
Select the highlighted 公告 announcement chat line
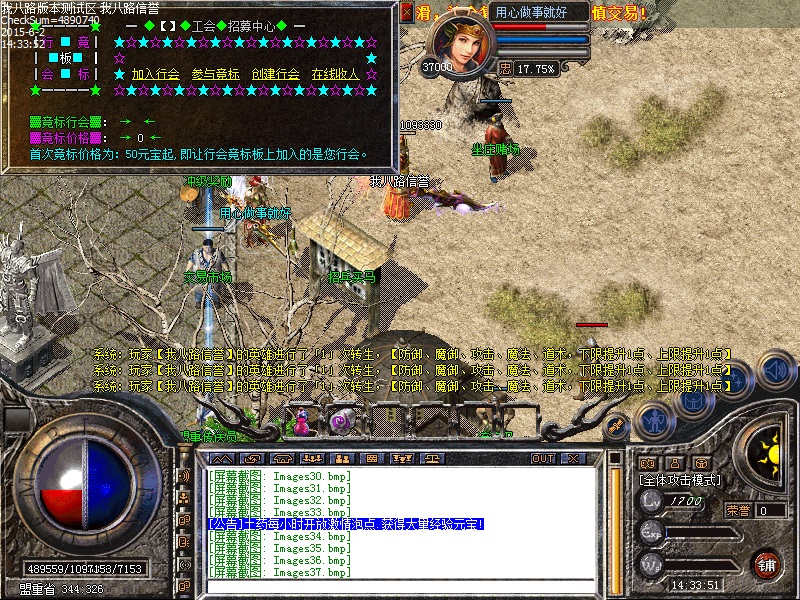346,524
